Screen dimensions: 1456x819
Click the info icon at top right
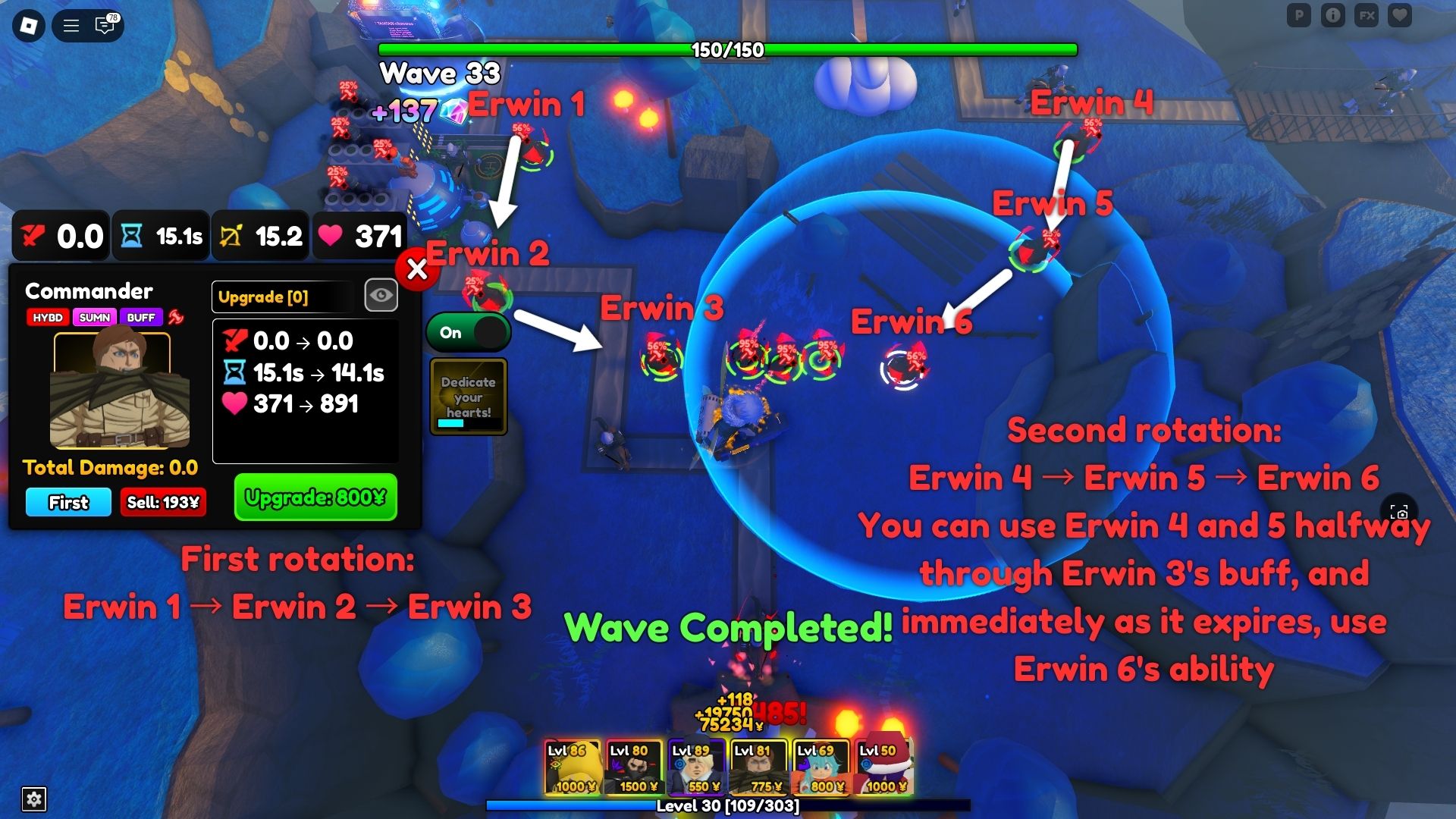[x=1334, y=14]
